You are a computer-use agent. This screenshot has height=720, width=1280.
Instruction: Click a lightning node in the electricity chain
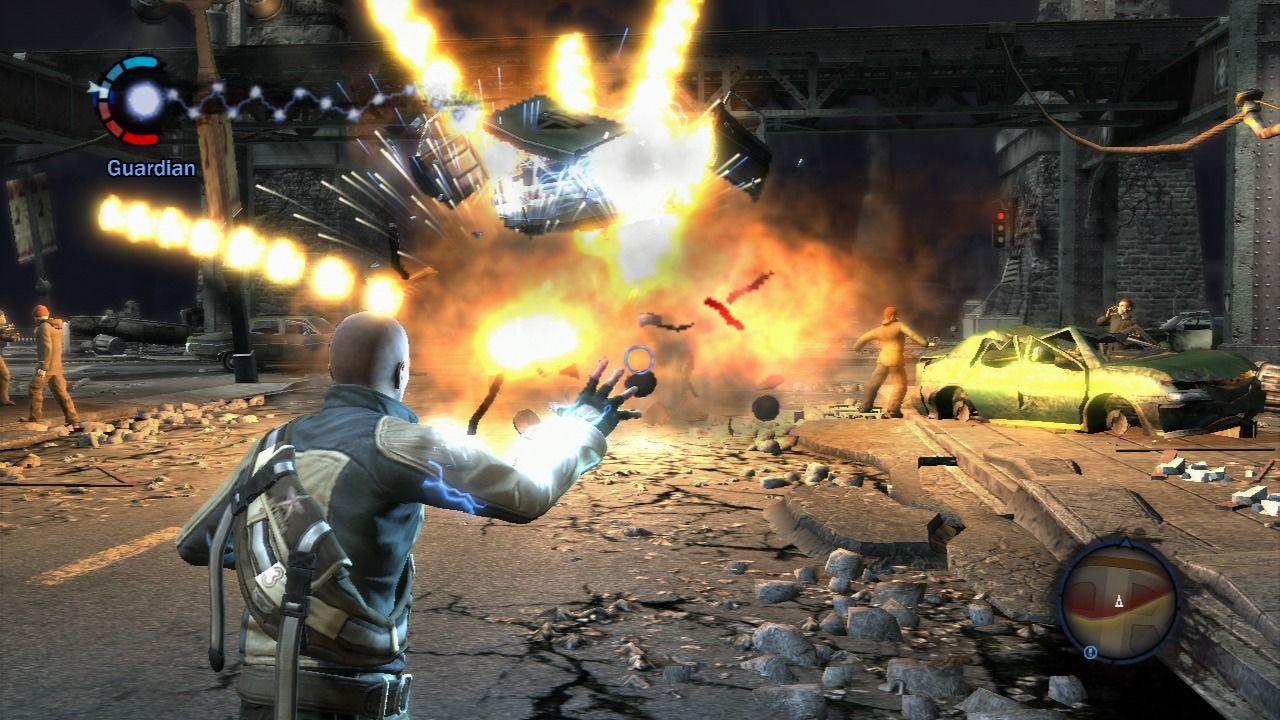(x=218, y=87)
